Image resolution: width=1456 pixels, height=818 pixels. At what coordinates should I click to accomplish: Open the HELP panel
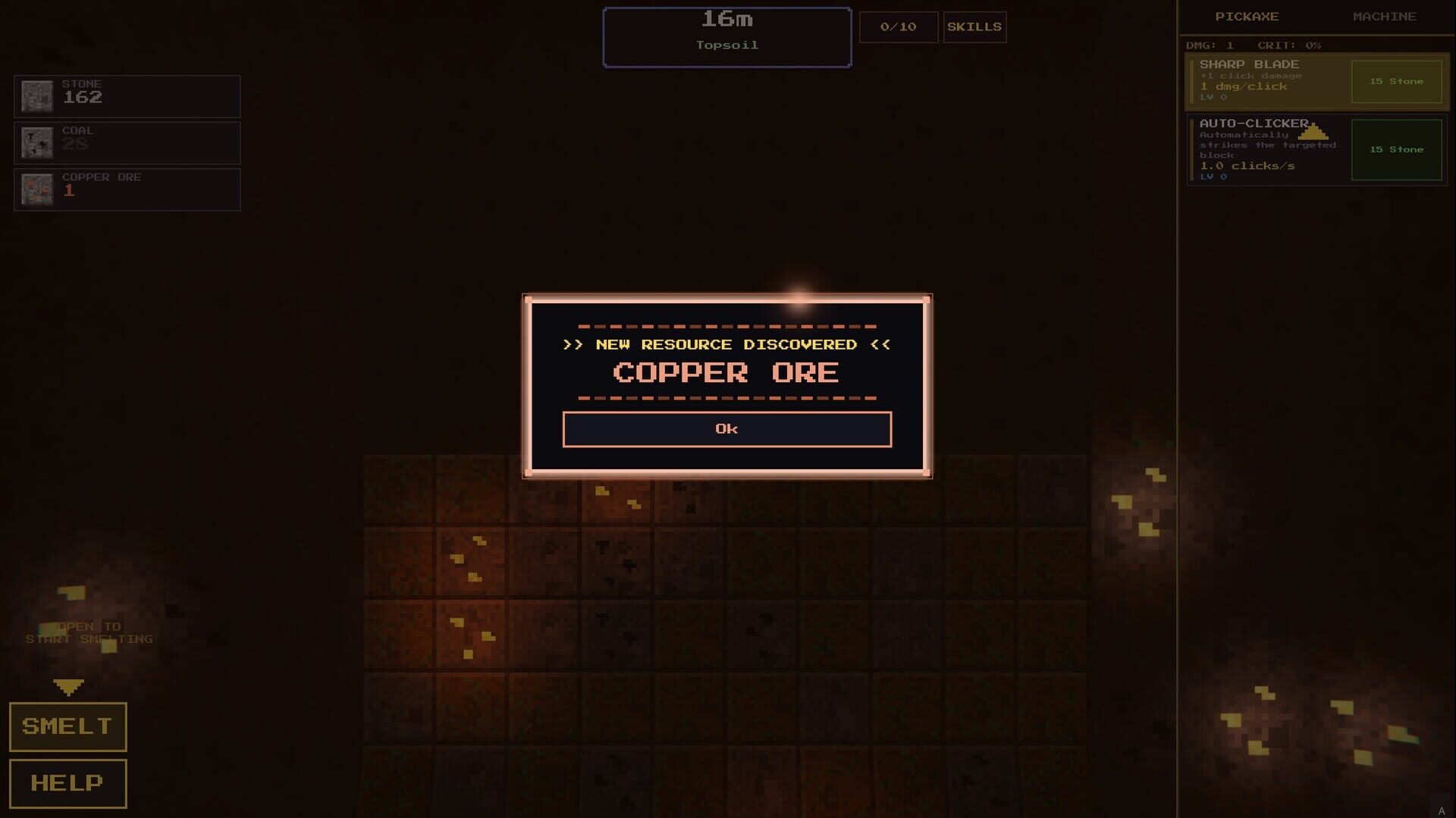click(67, 783)
